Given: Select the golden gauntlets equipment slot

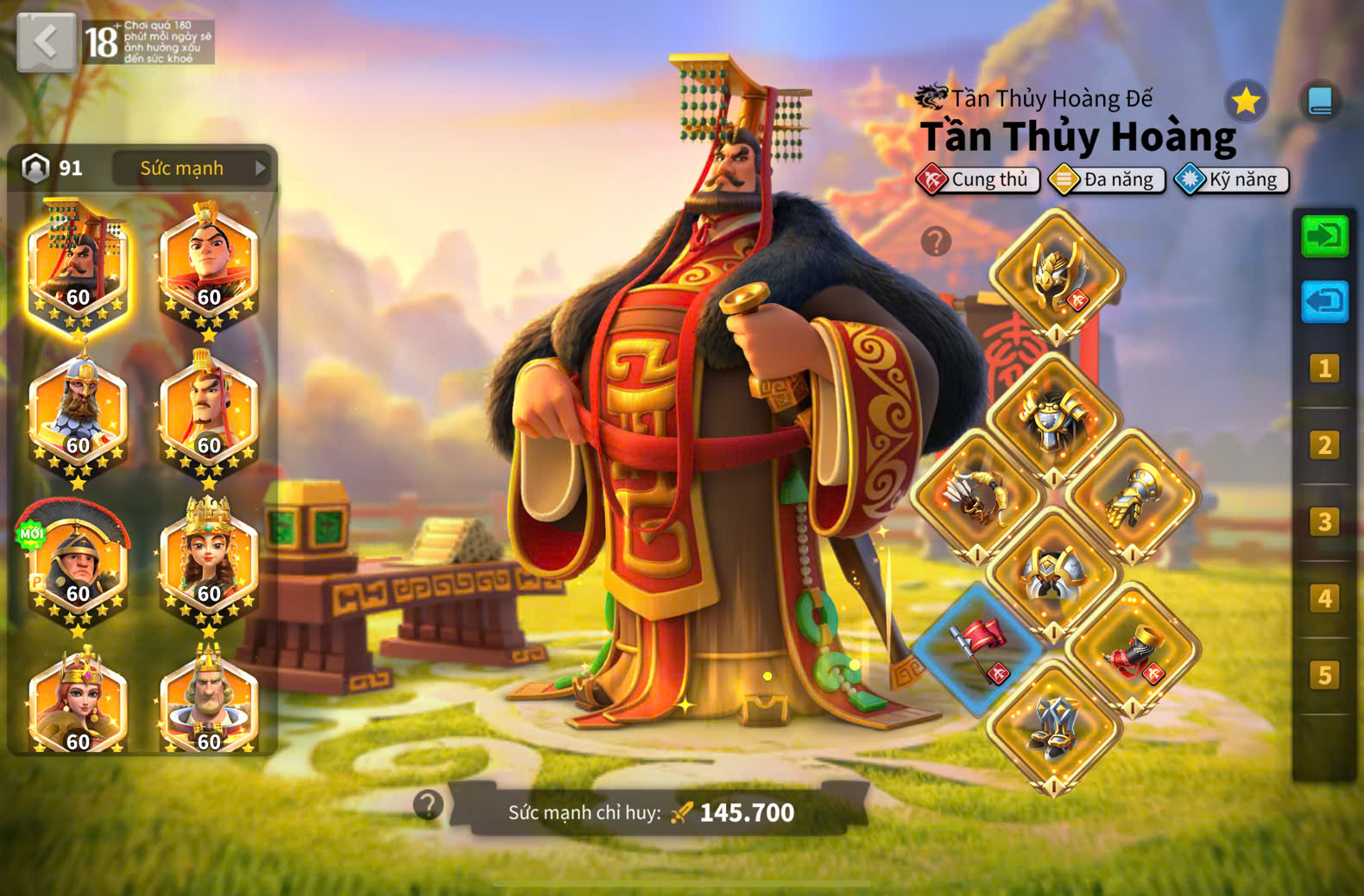Looking at the screenshot, I should click(x=1133, y=496).
